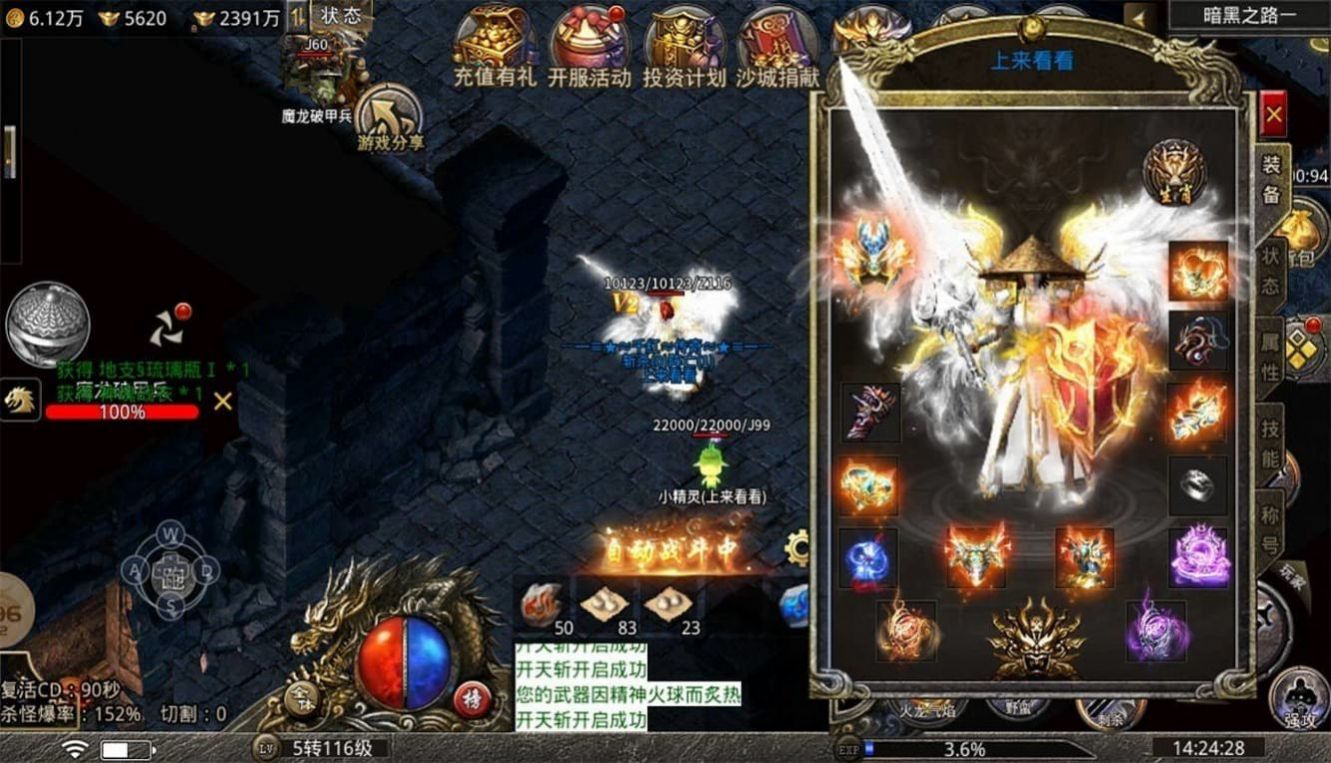
Task: Click the 生肖 zodiac medallion
Action: (x=1174, y=170)
